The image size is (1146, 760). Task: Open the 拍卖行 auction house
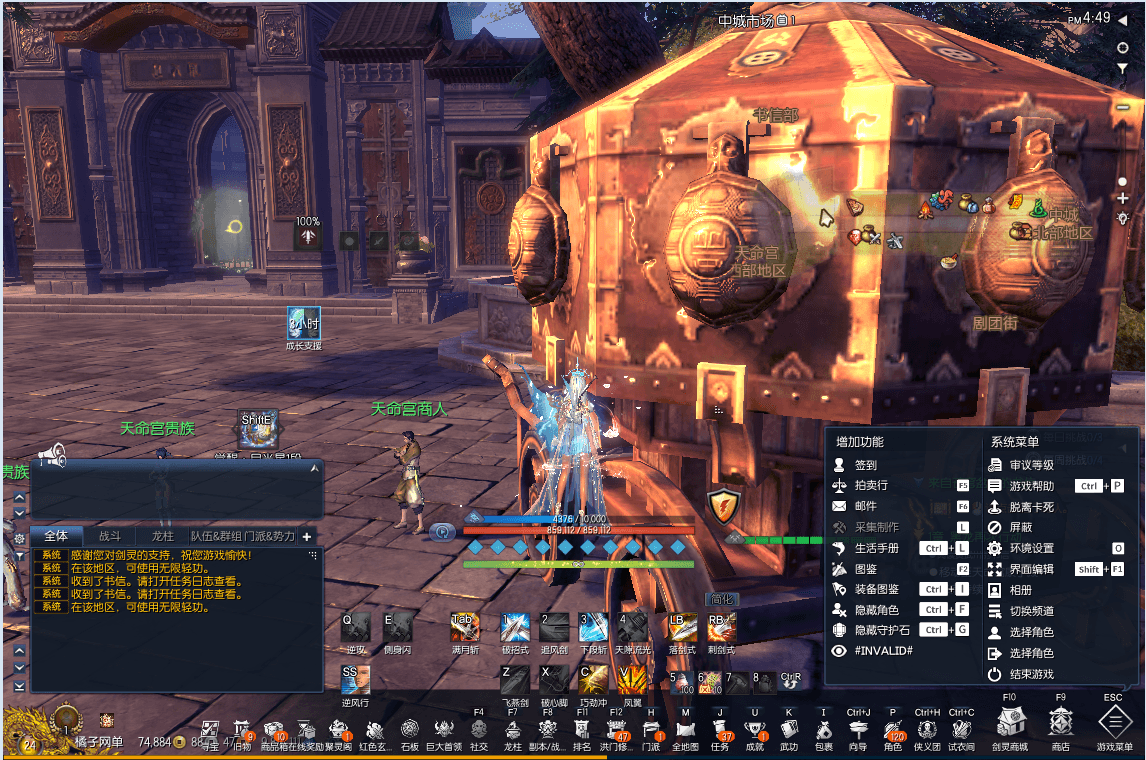pyautogui.click(x=869, y=485)
